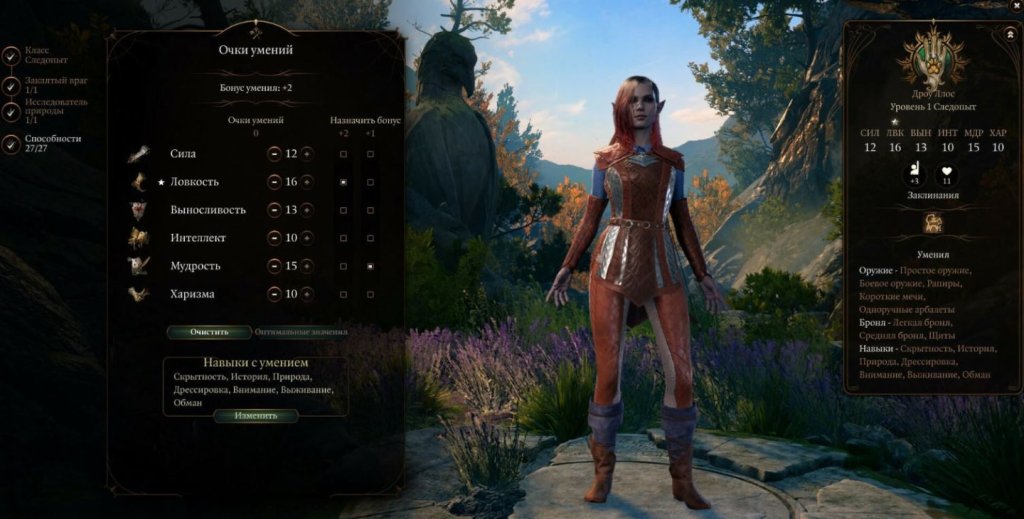Viewport: 1024px width, 519px height.
Task: Increase Сила ability score
Action: tap(307, 154)
